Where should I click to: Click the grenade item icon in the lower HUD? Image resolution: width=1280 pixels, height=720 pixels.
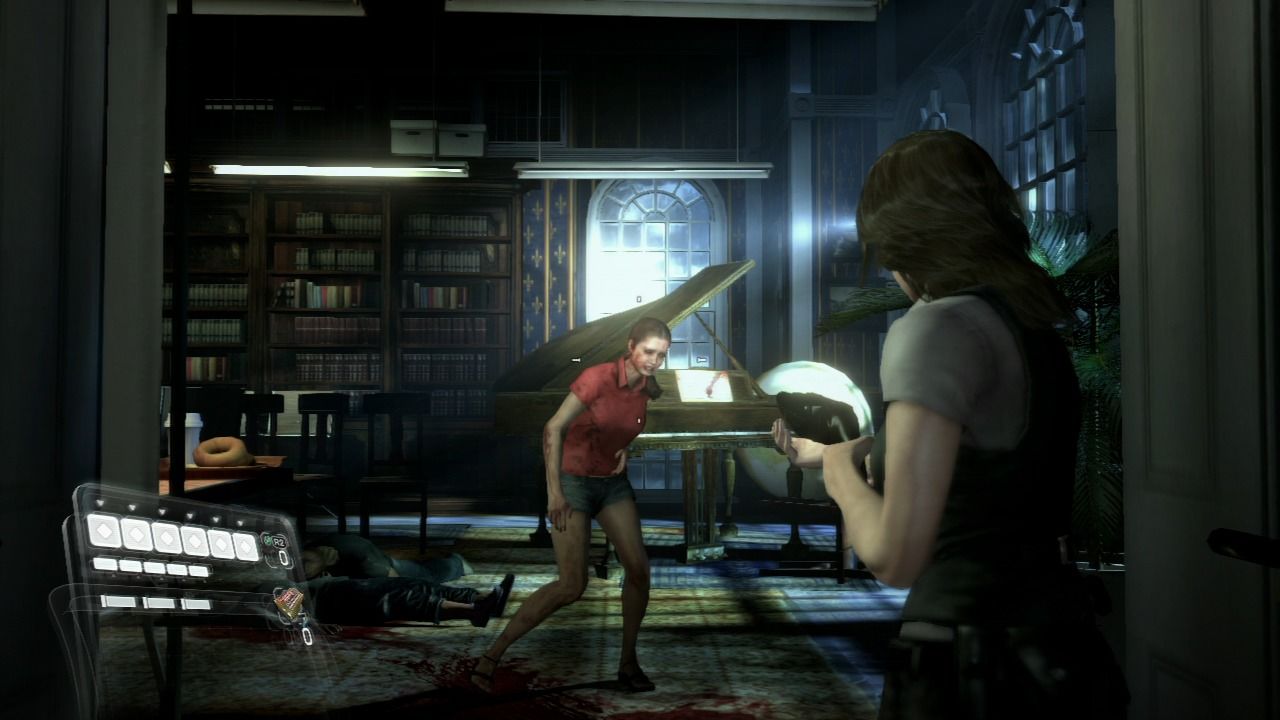tap(288, 602)
